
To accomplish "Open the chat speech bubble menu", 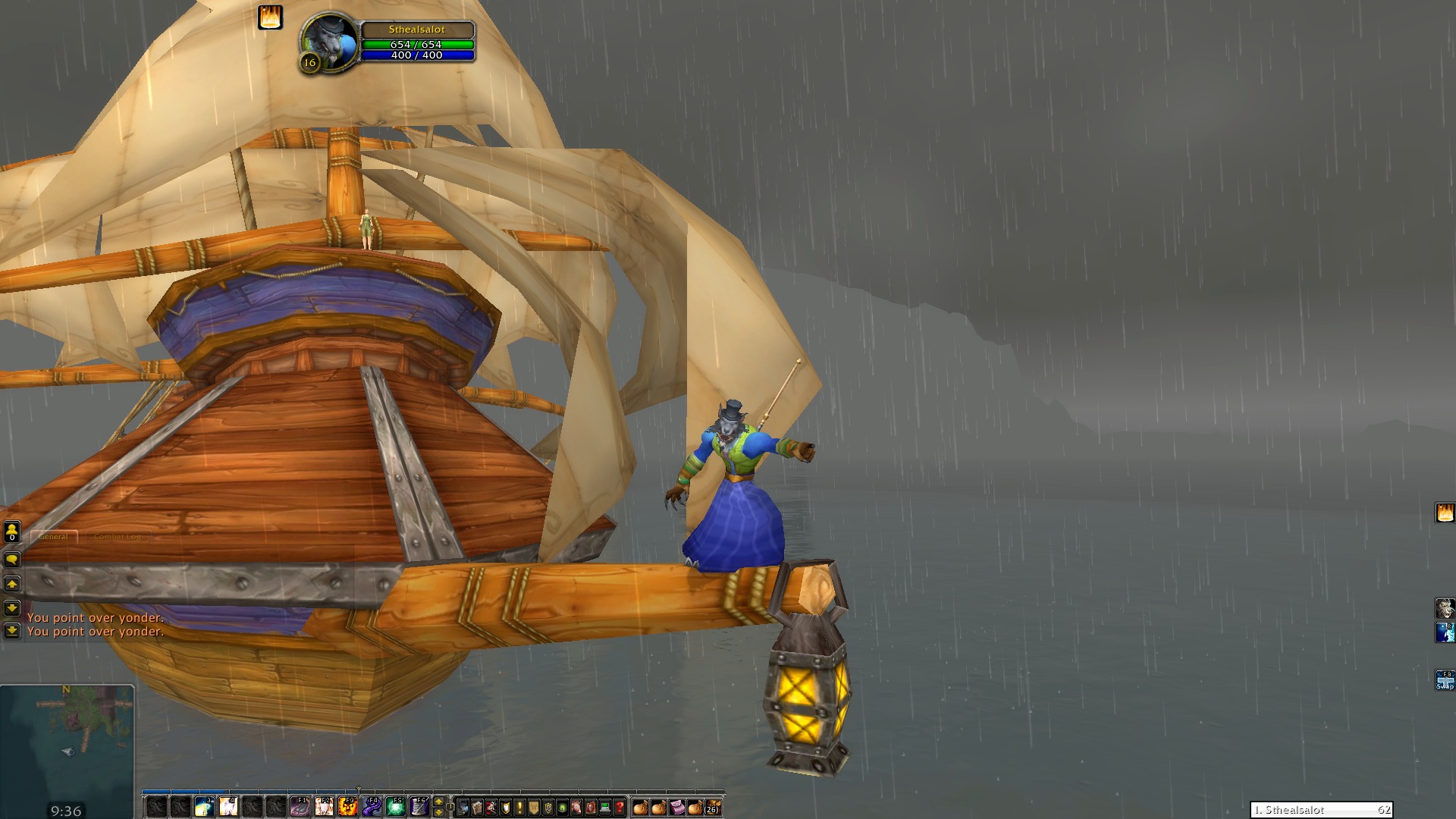I will point(12,560).
